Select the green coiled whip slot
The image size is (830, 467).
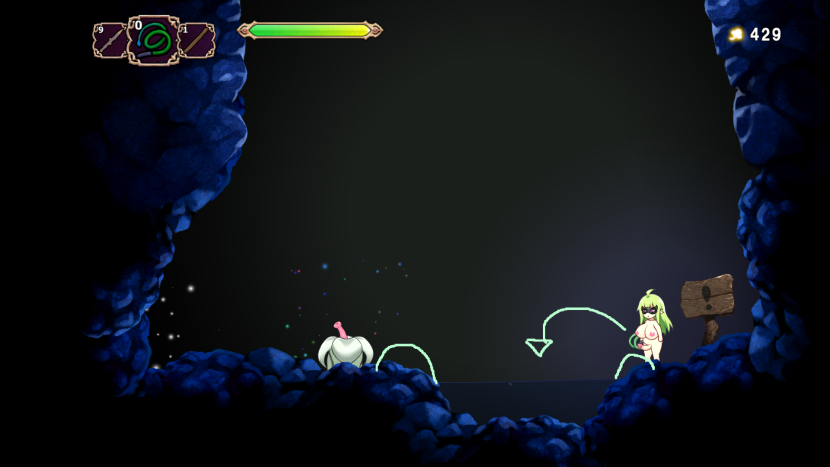(153, 41)
